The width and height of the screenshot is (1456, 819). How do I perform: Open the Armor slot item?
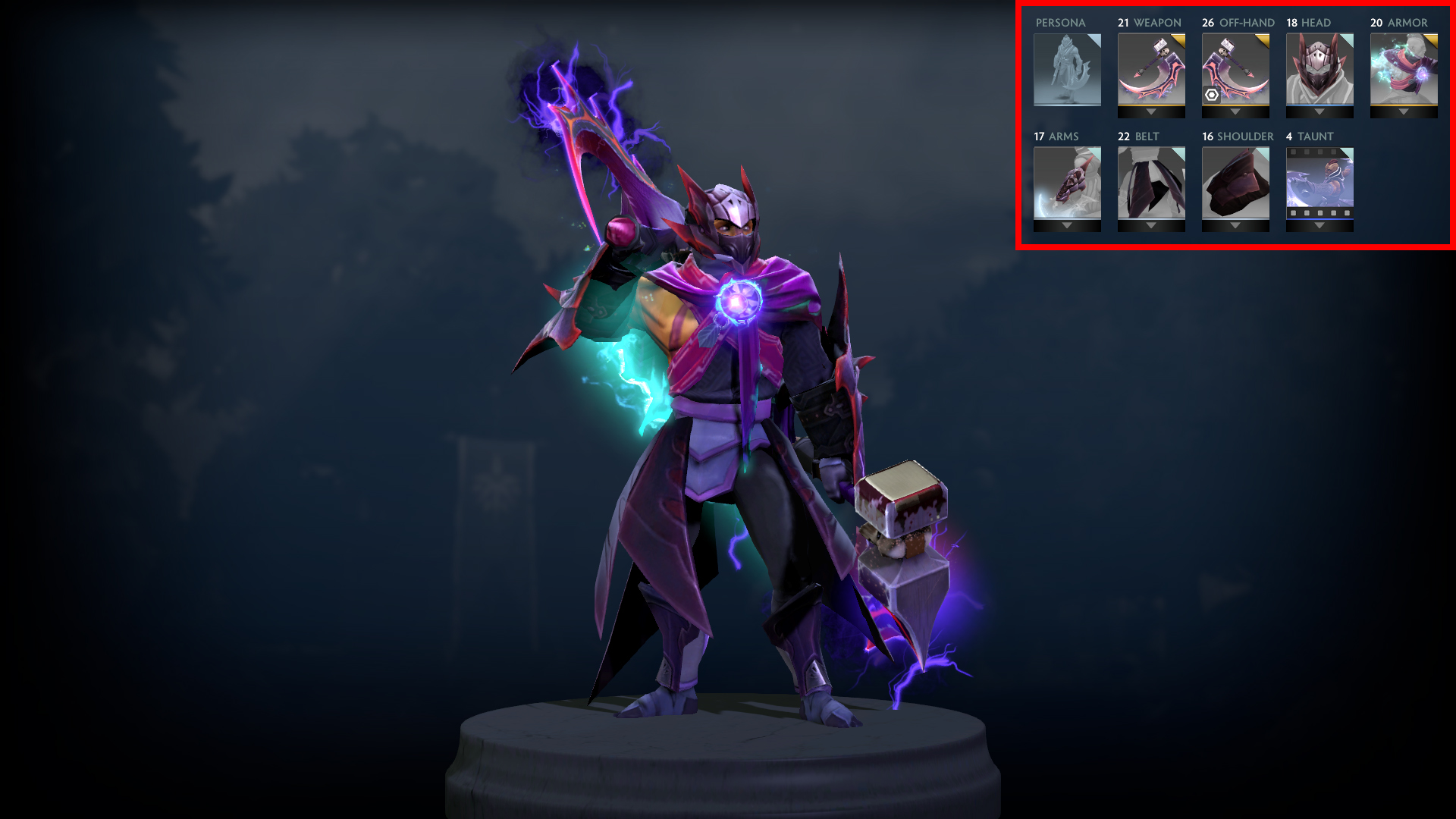click(1404, 69)
